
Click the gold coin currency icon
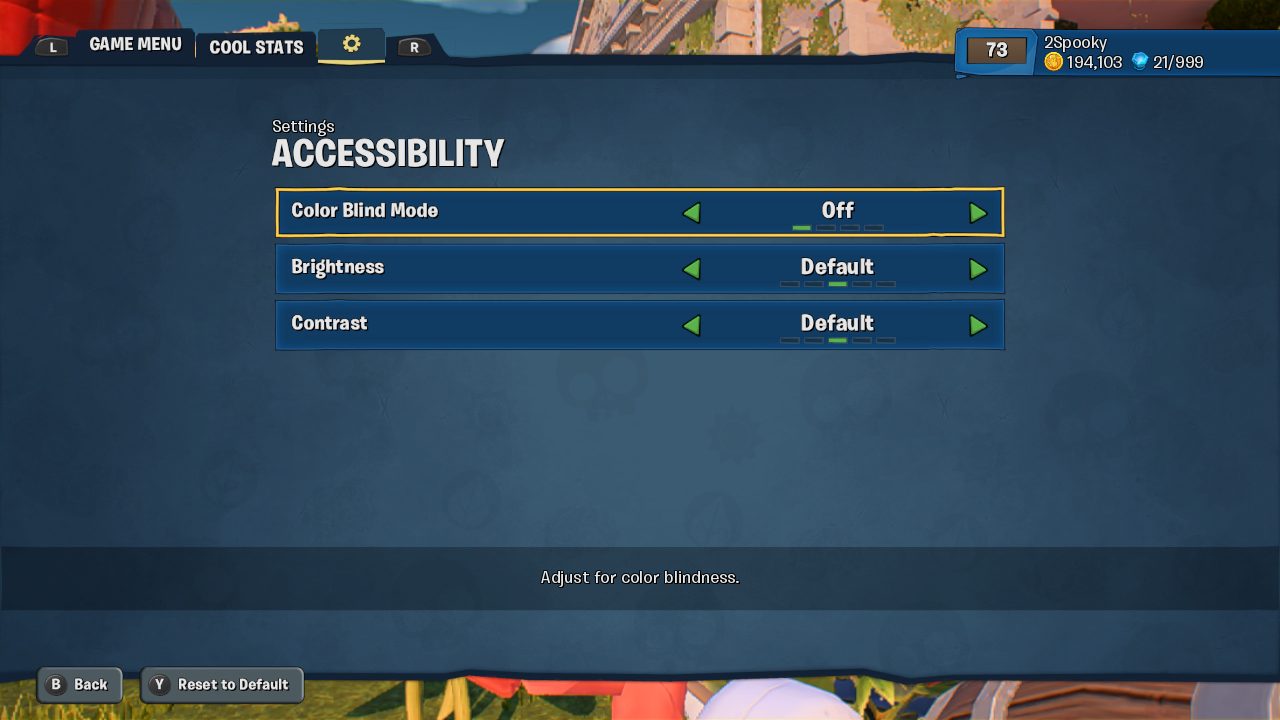(x=1053, y=61)
